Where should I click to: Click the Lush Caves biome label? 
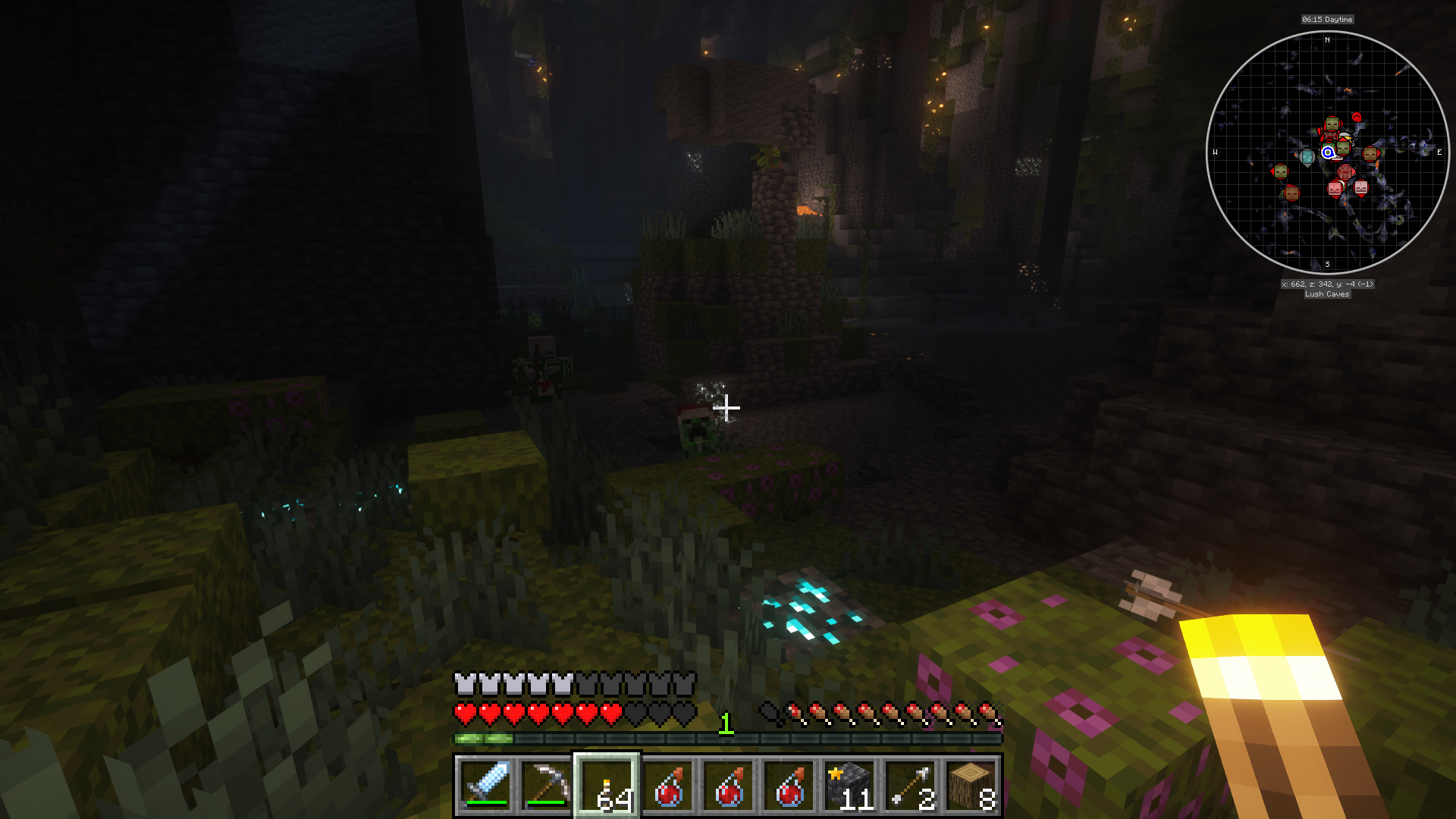(x=1326, y=294)
